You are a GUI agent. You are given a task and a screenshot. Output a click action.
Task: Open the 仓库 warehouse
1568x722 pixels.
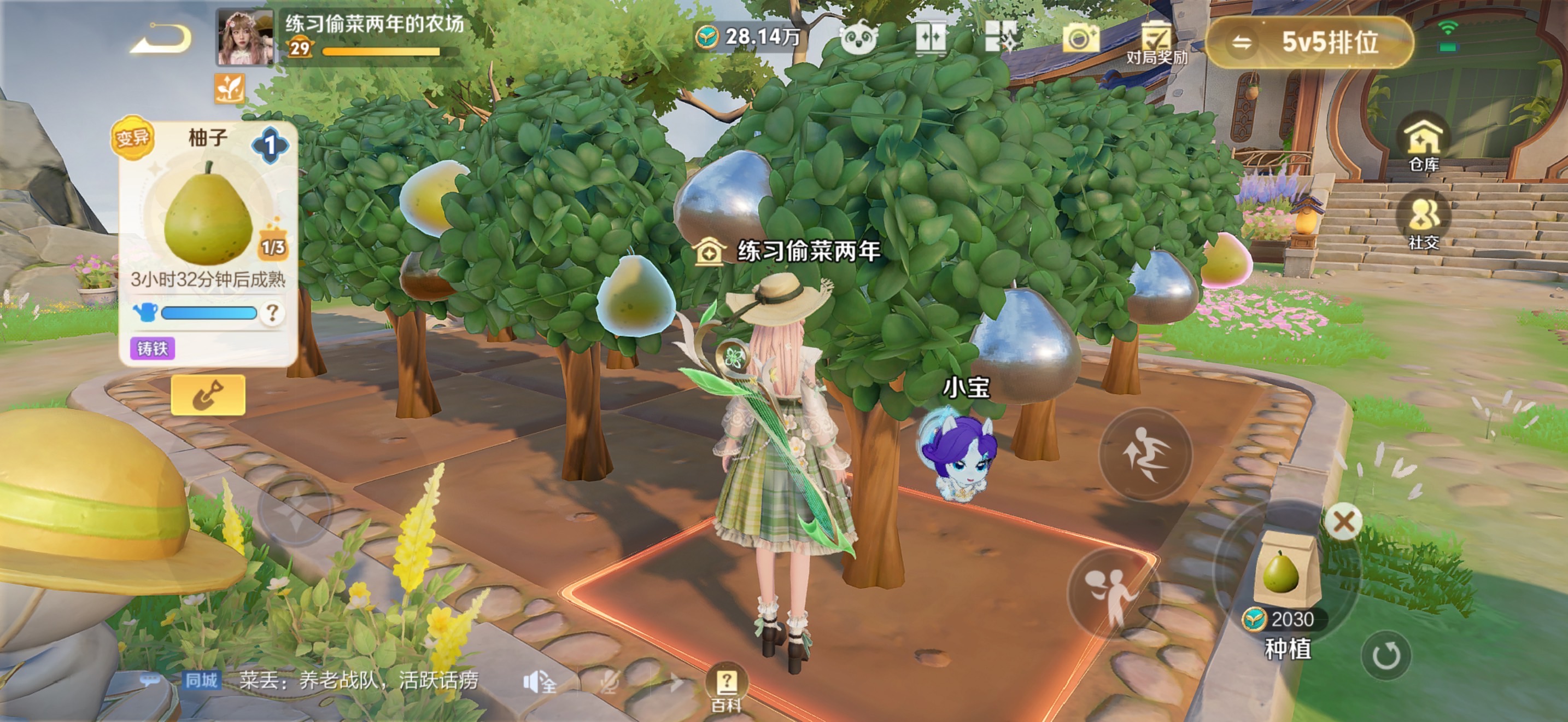tap(1424, 145)
